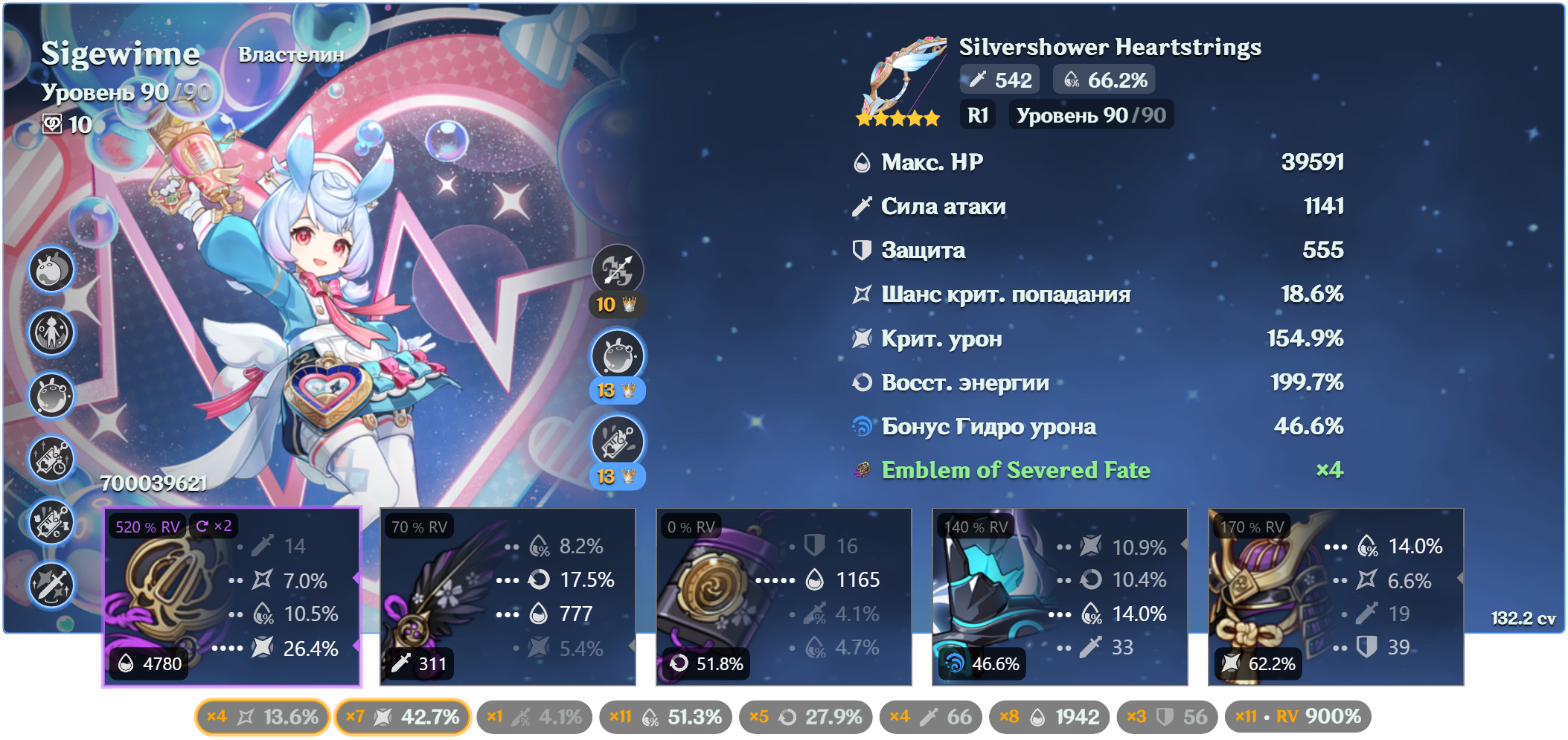Choose the goblet artifact with 46.6% Hydro bonus

point(1060,597)
